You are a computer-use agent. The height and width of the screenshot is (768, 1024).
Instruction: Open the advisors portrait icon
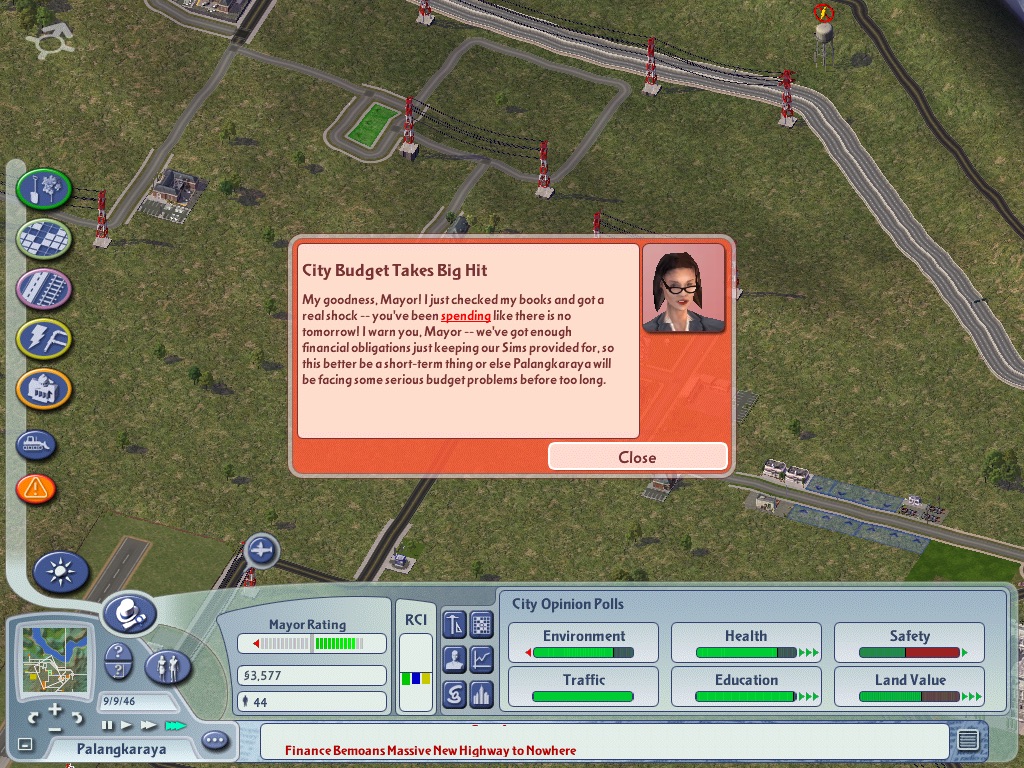[x=454, y=659]
